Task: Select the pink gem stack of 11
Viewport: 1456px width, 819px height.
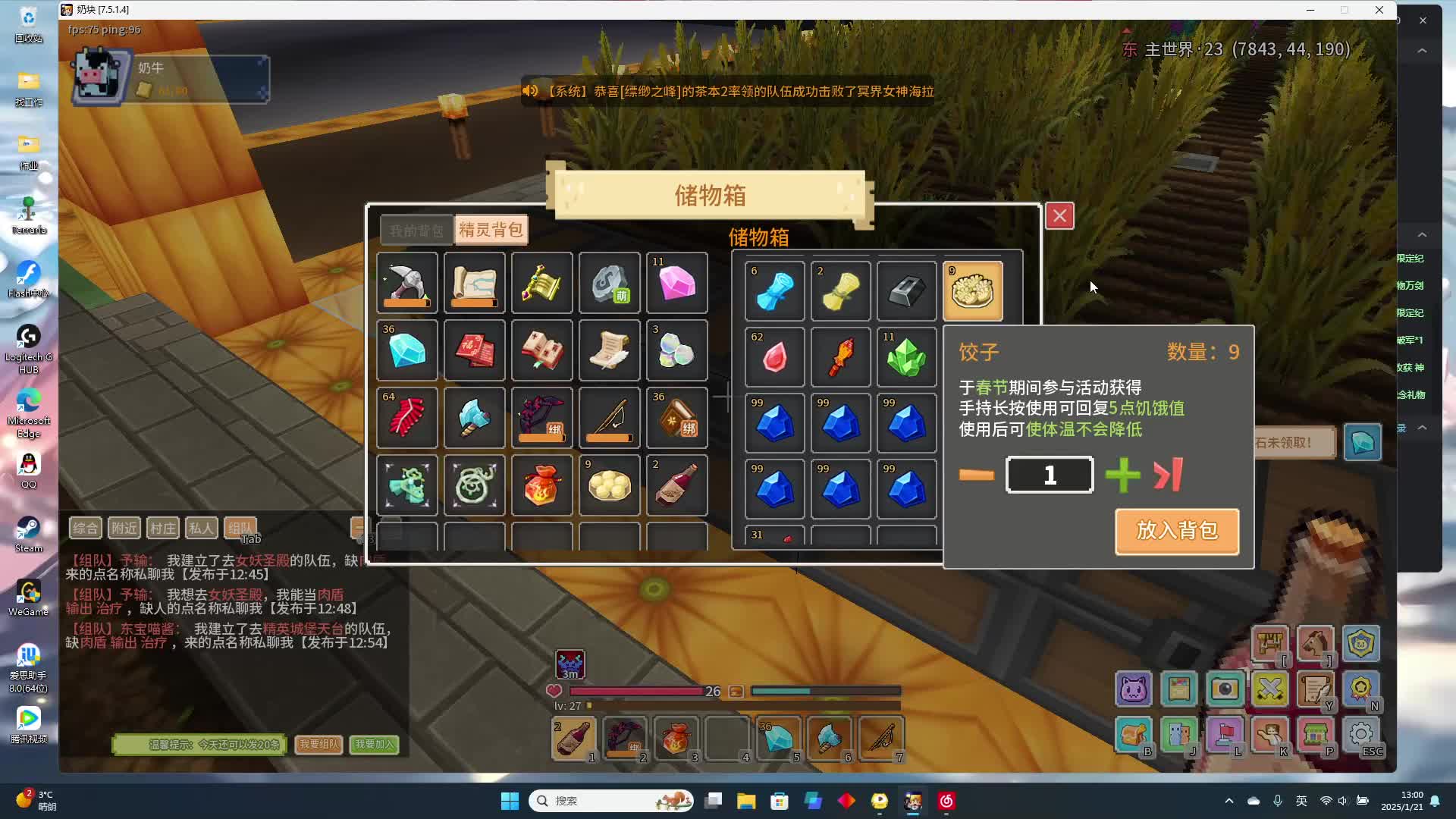Action: [x=676, y=284]
